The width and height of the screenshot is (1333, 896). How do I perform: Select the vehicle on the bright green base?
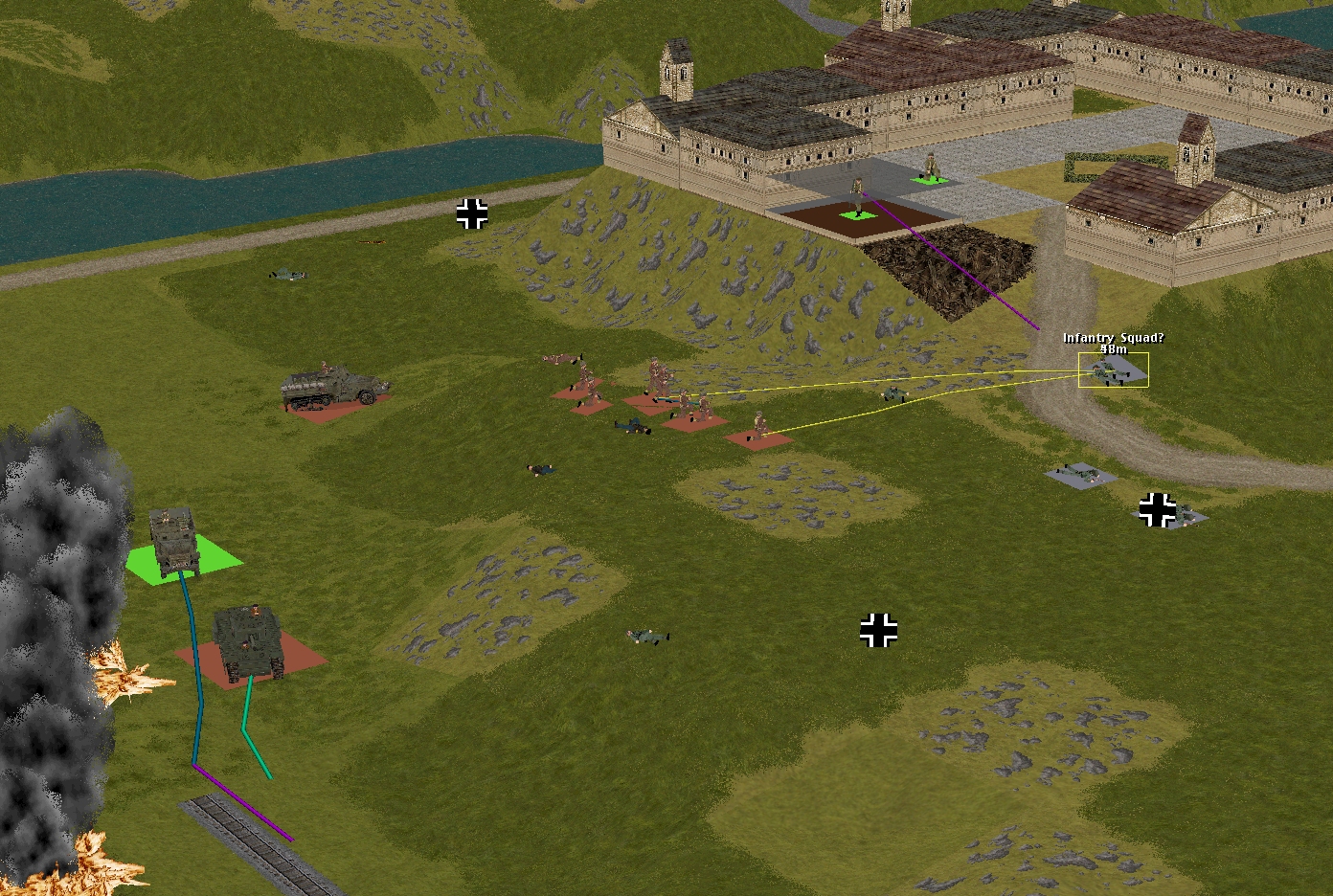pos(173,542)
